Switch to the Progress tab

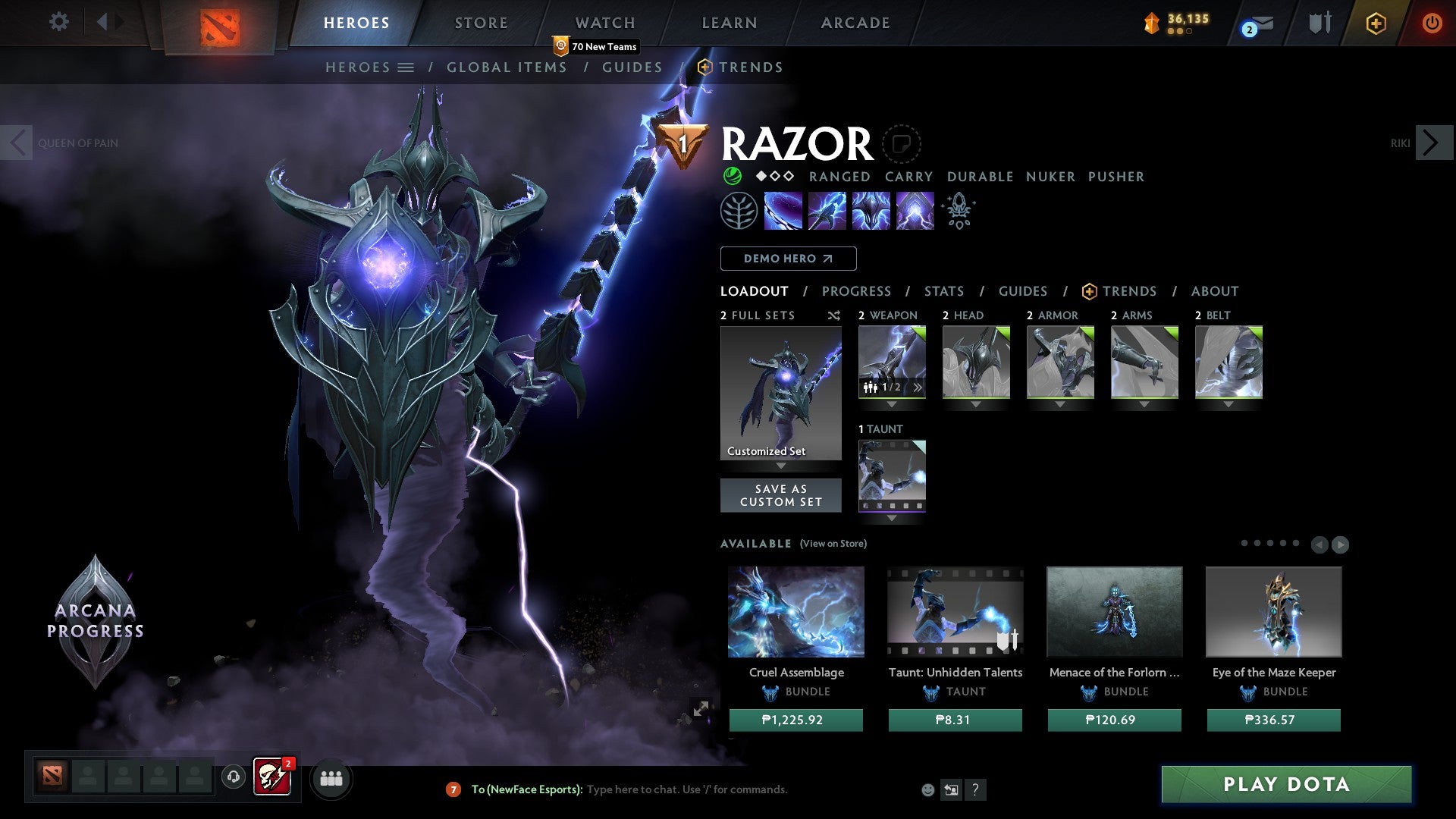point(857,291)
